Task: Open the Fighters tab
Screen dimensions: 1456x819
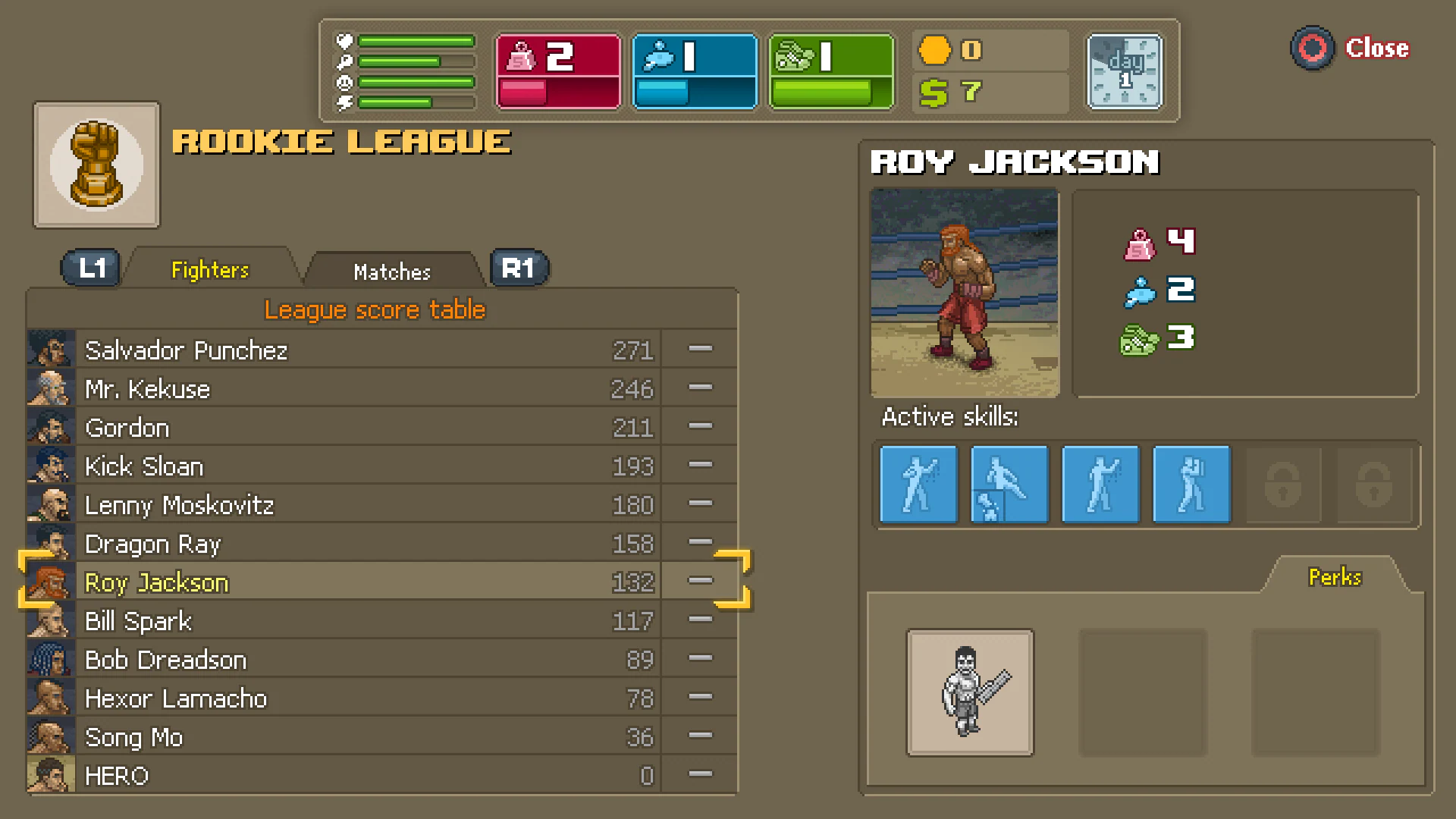Action: click(x=209, y=269)
